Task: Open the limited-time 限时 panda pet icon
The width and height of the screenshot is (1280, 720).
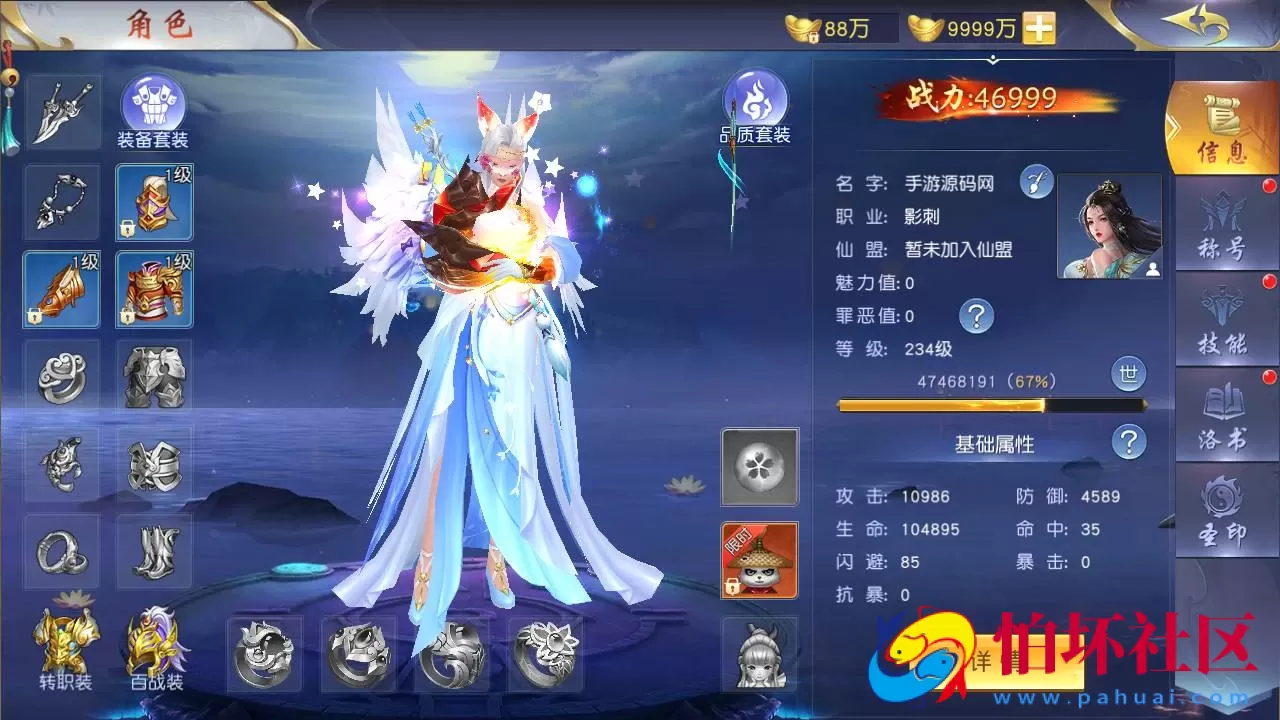Action: coord(758,560)
